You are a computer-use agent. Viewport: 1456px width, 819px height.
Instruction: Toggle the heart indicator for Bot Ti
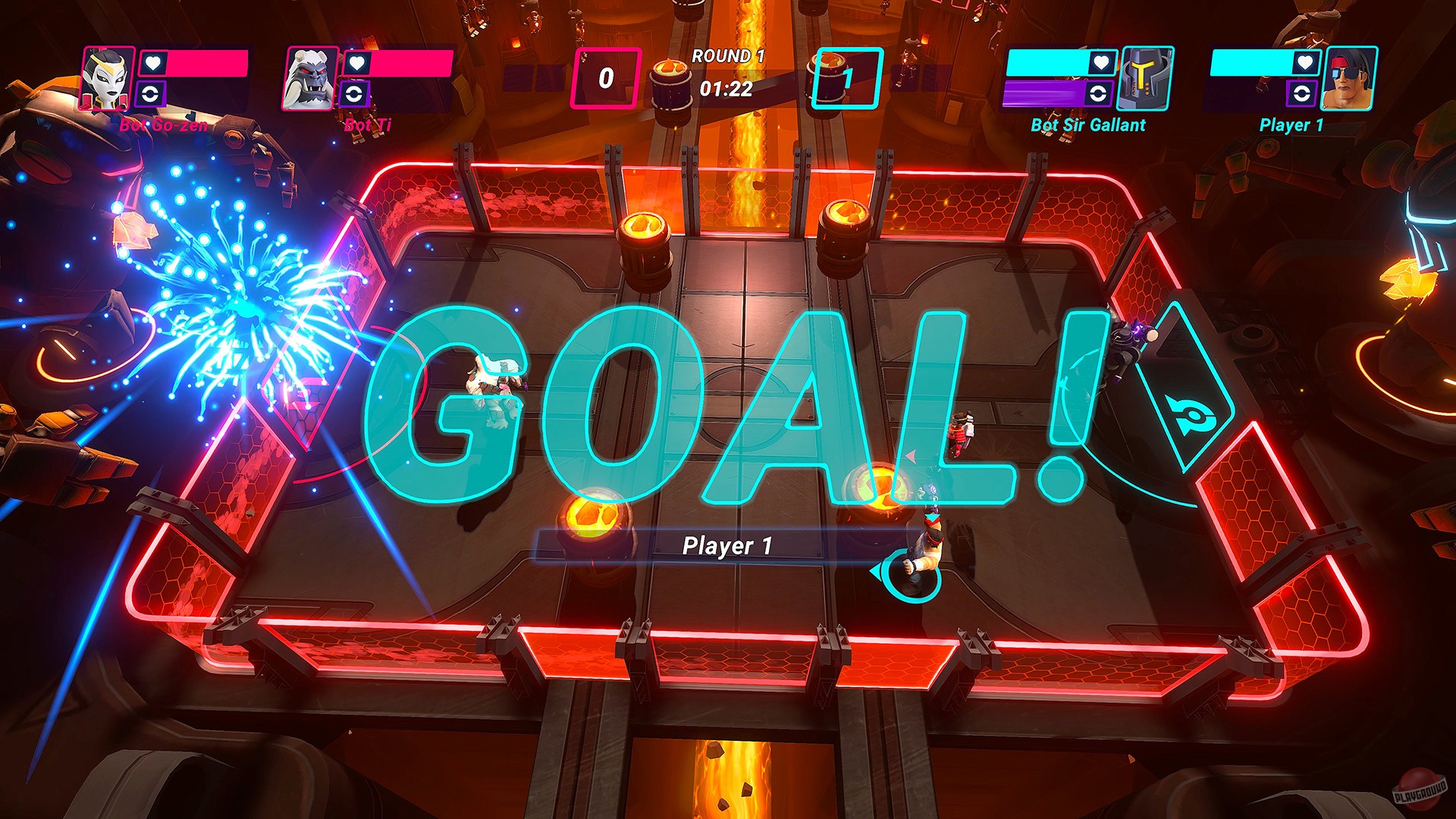[356, 64]
